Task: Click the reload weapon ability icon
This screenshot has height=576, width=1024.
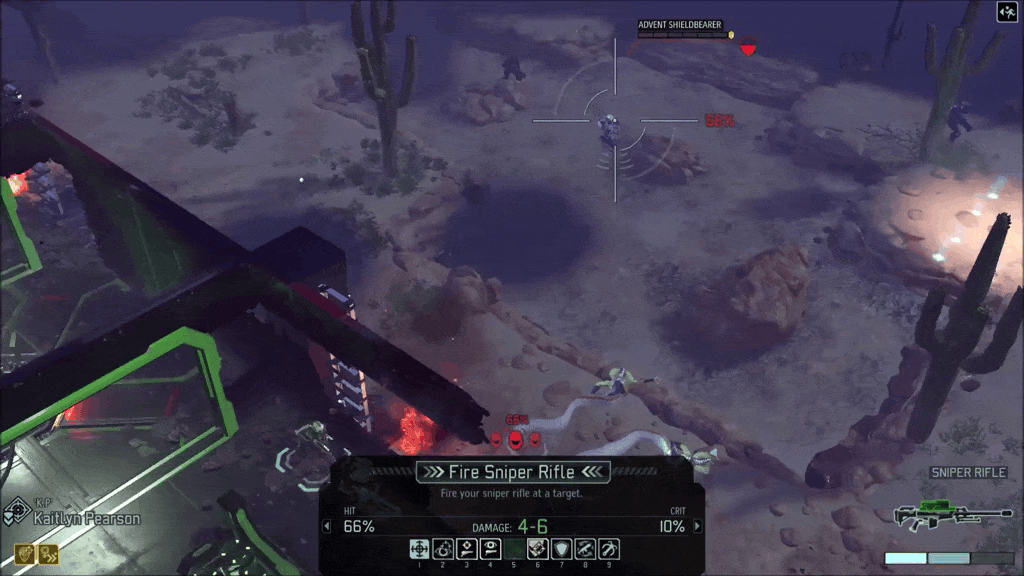Action: point(585,548)
